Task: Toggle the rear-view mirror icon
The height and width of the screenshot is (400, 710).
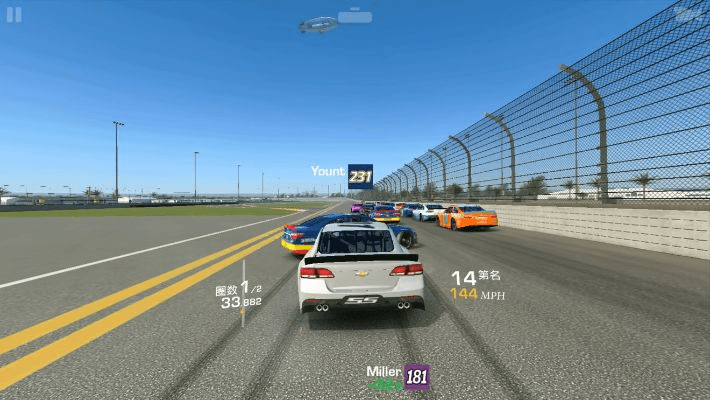Action: (354, 17)
